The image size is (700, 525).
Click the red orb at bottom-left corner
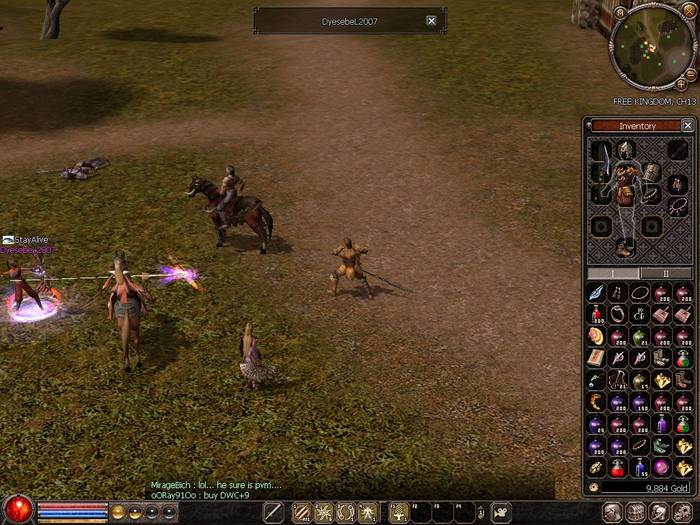point(16,508)
